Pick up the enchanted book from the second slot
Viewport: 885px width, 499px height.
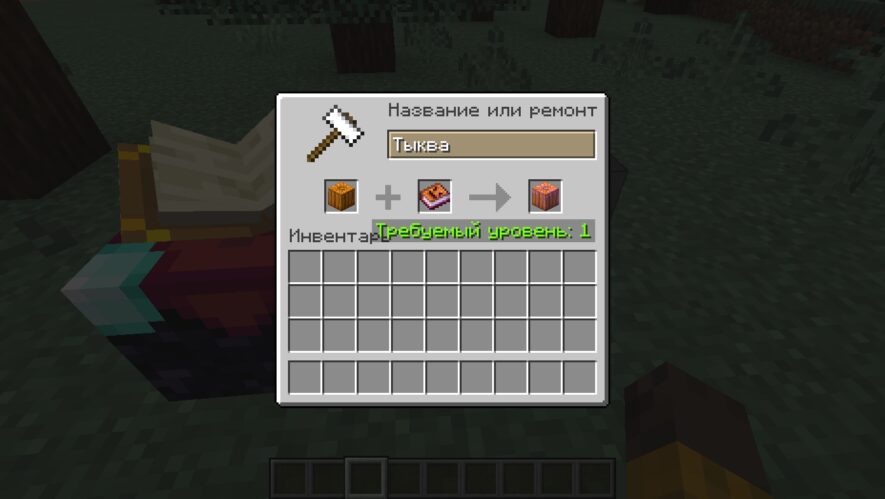[435, 196]
